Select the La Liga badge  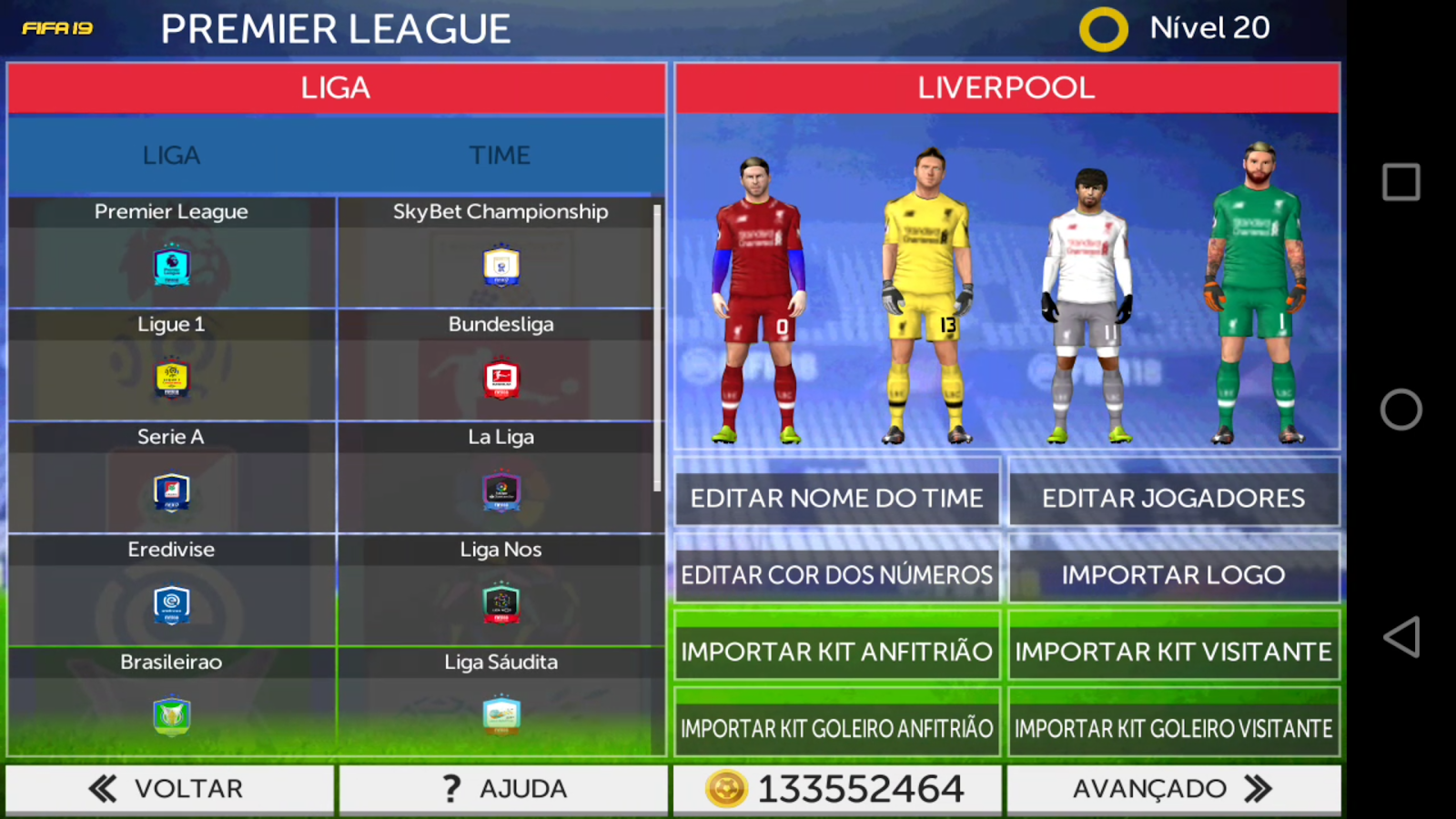pyautogui.click(x=500, y=491)
